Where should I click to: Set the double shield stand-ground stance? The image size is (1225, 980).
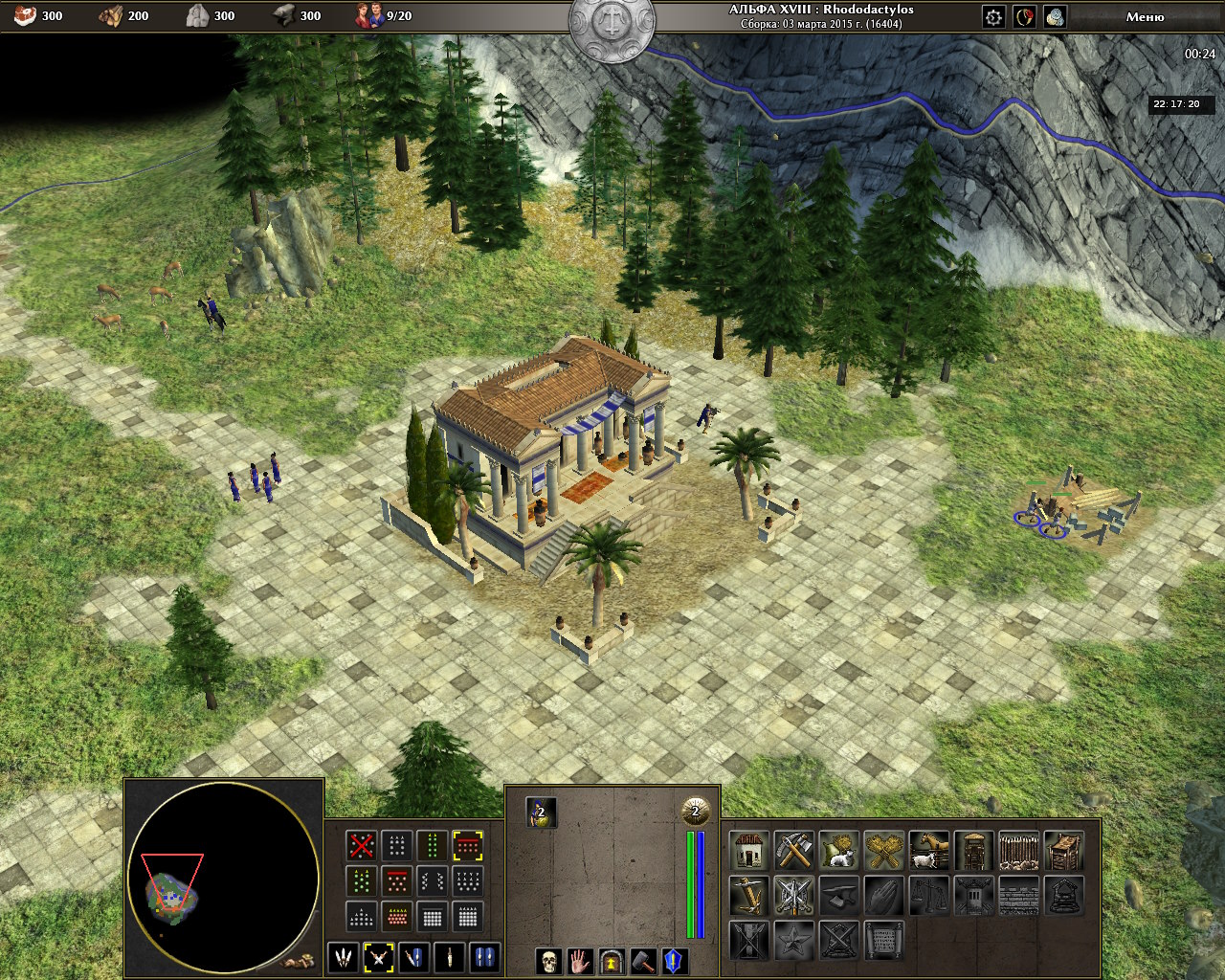pos(485,957)
